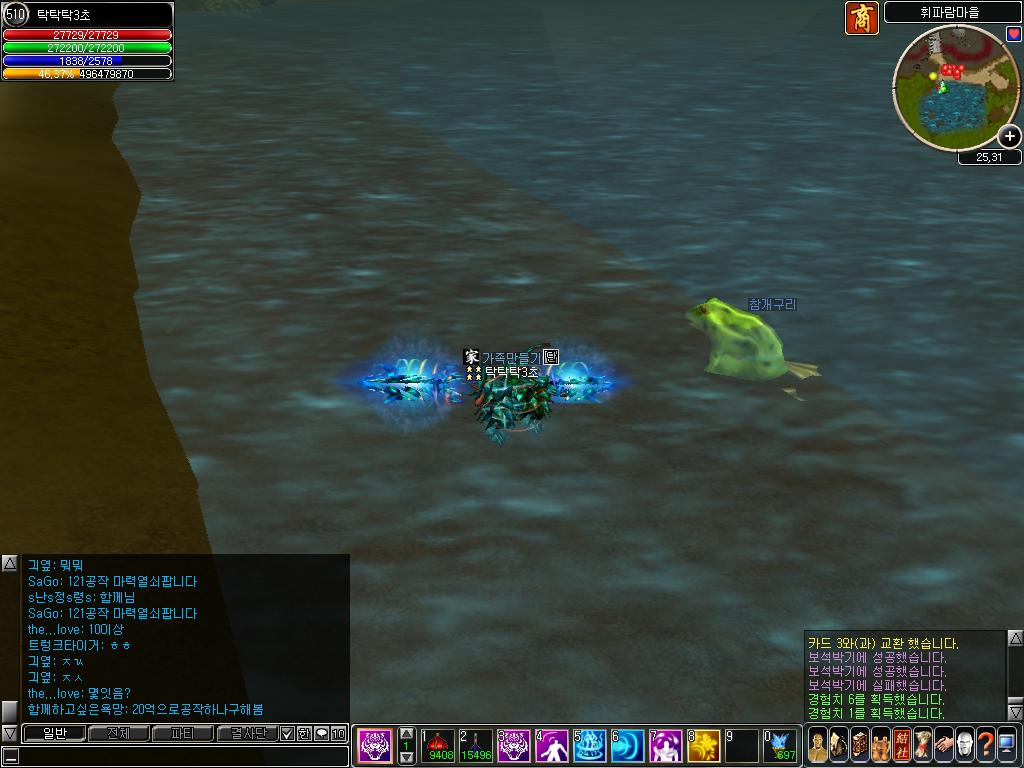
Task: Switch to the 전체 chat tab
Action: (118, 734)
